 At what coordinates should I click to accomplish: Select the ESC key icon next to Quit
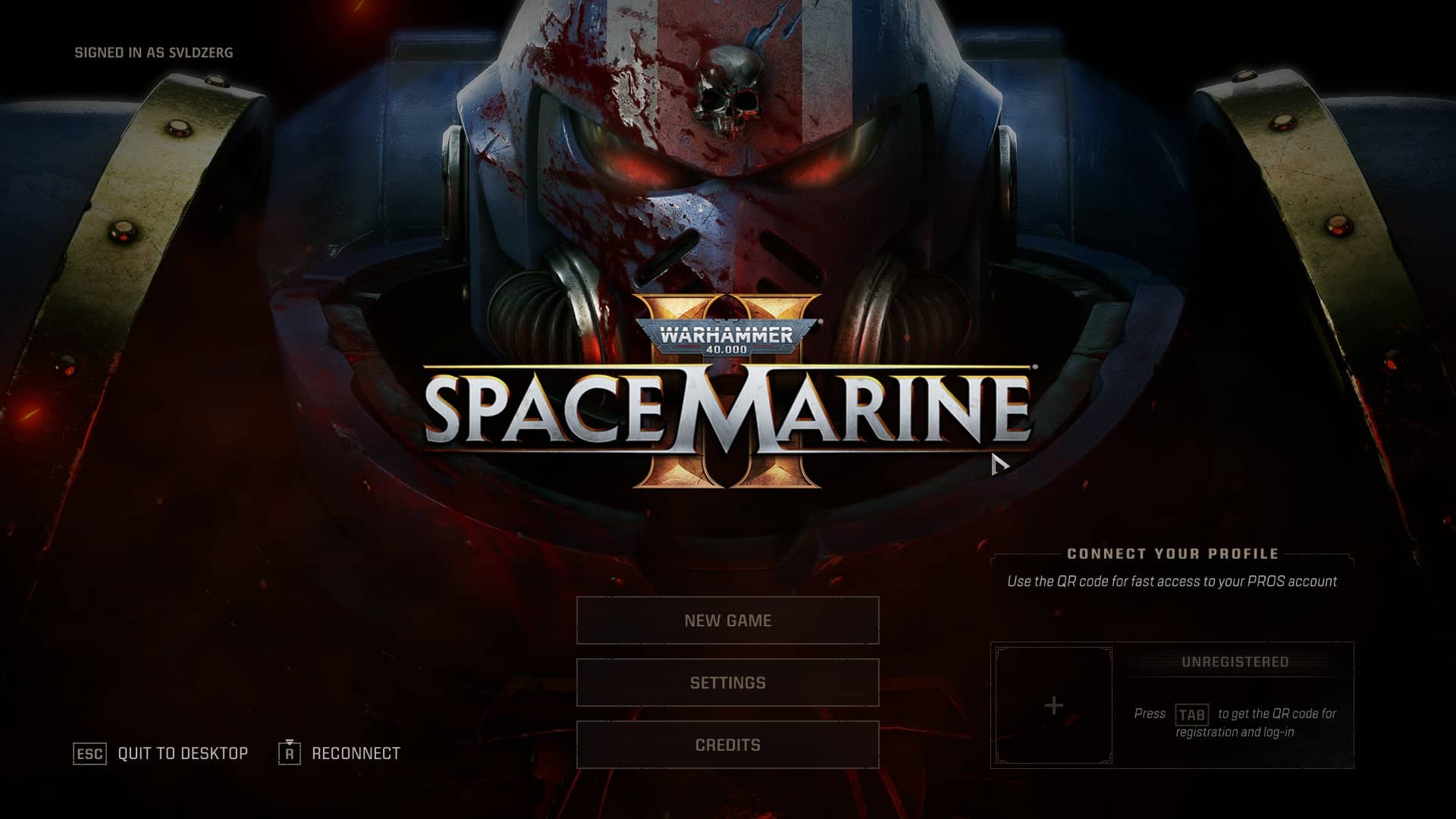coord(89,753)
